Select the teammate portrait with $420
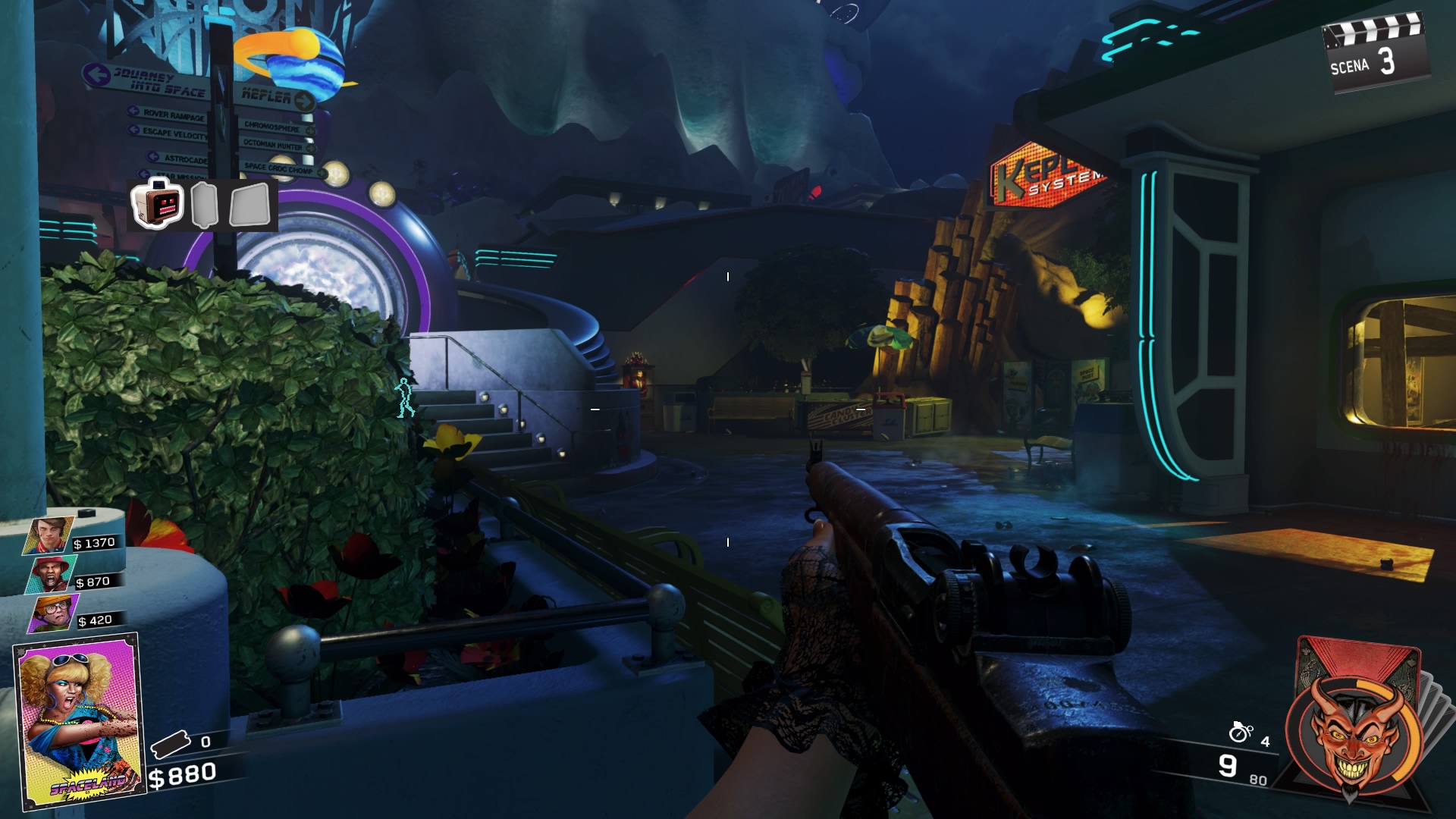The image size is (1456, 819). tap(54, 613)
